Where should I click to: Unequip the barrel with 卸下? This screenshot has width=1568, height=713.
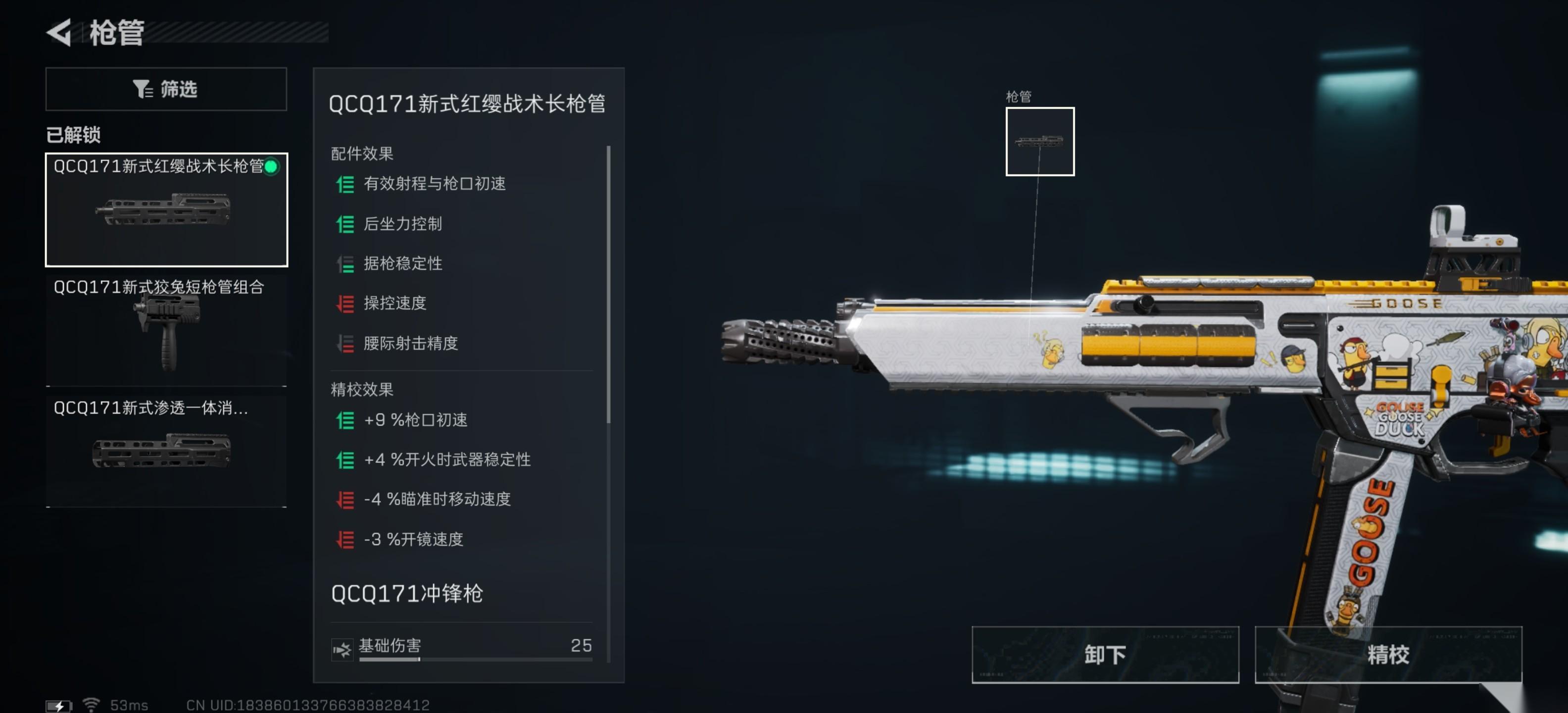tap(1104, 655)
